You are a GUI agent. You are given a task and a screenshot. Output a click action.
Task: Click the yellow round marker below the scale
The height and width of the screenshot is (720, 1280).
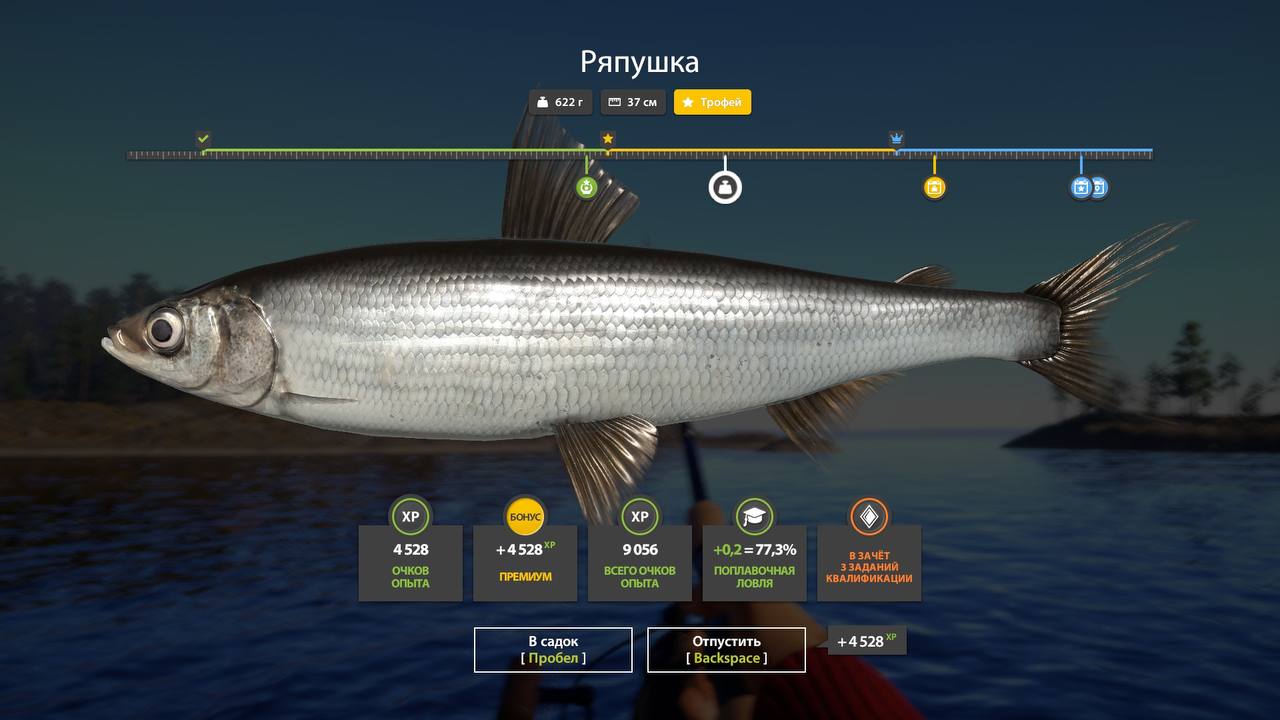coord(934,187)
